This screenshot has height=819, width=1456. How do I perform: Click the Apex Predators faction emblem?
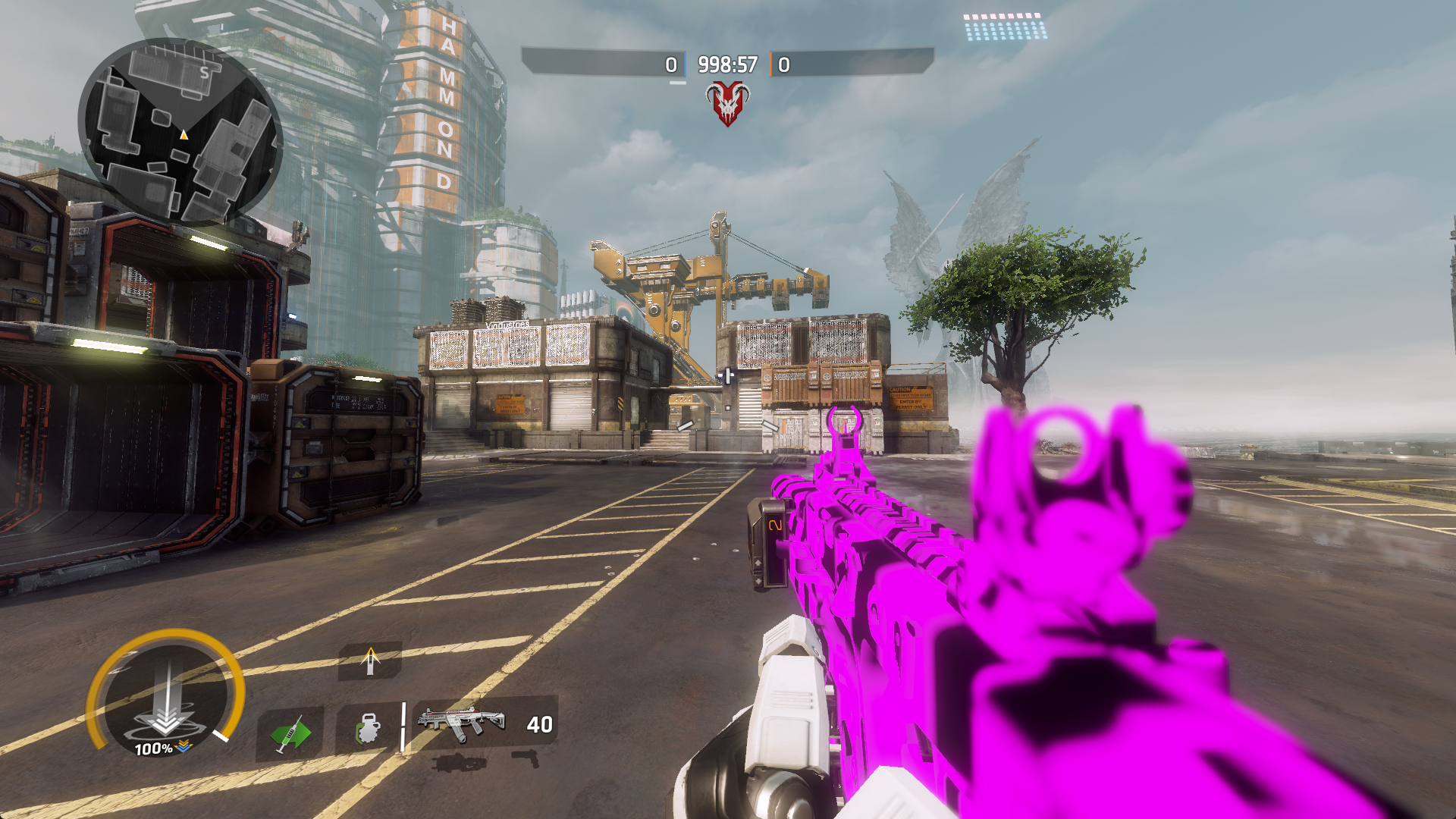coord(726,102)
